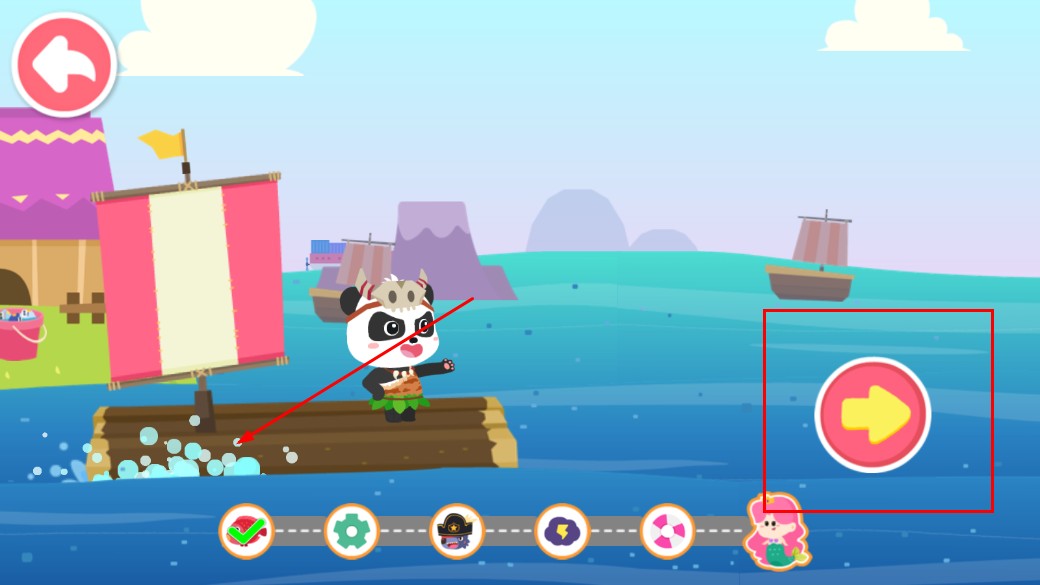The width and height of the screenshot is (1040, 585).
Task: Open the lightning storm cloud stage
Action: pyautogui.click(x=562, y=531)
